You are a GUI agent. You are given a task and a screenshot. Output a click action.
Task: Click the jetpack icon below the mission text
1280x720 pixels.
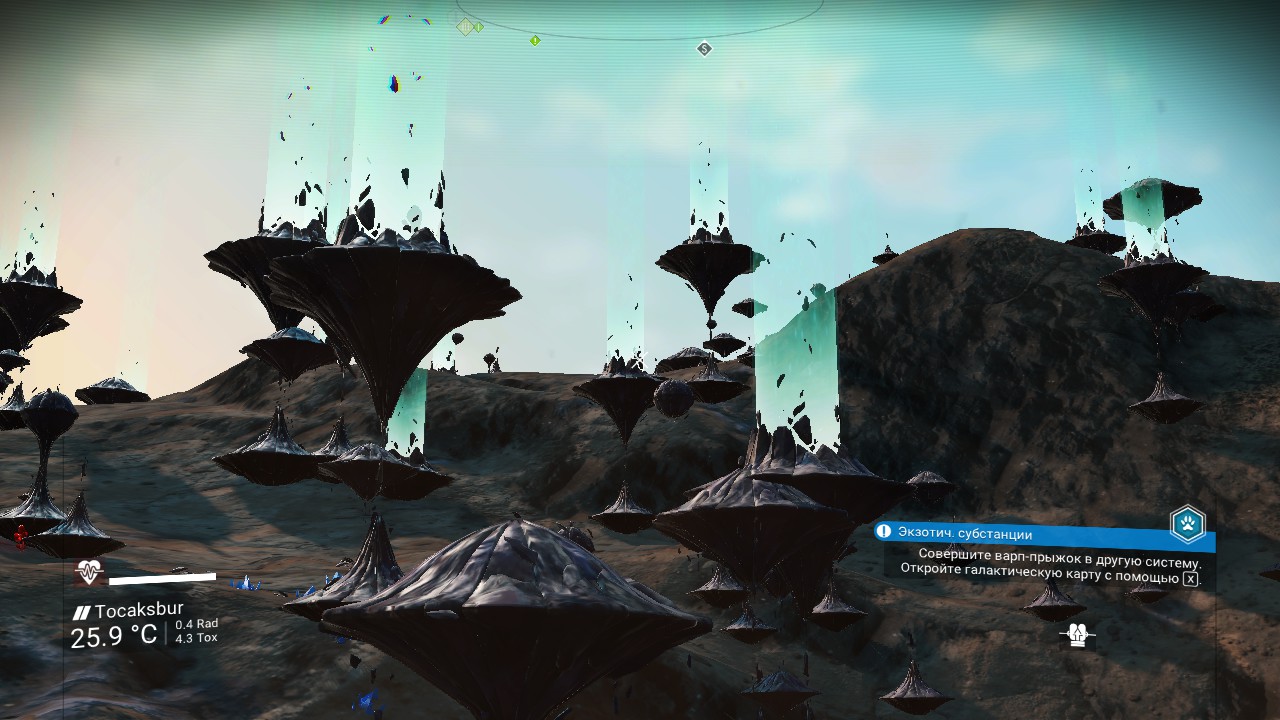click(x=1078, y=635)
